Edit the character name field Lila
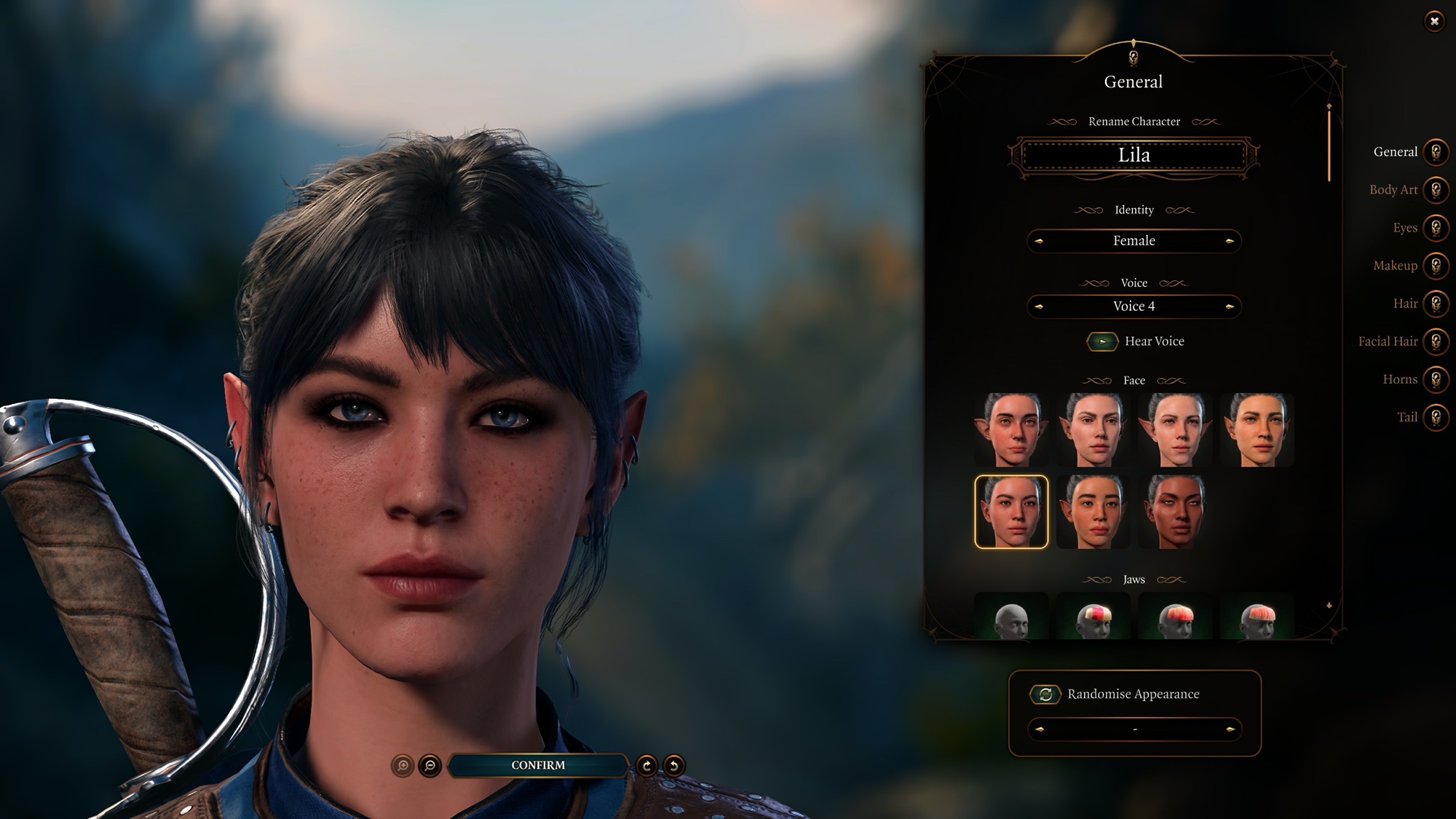 (x=1133, y=156)
